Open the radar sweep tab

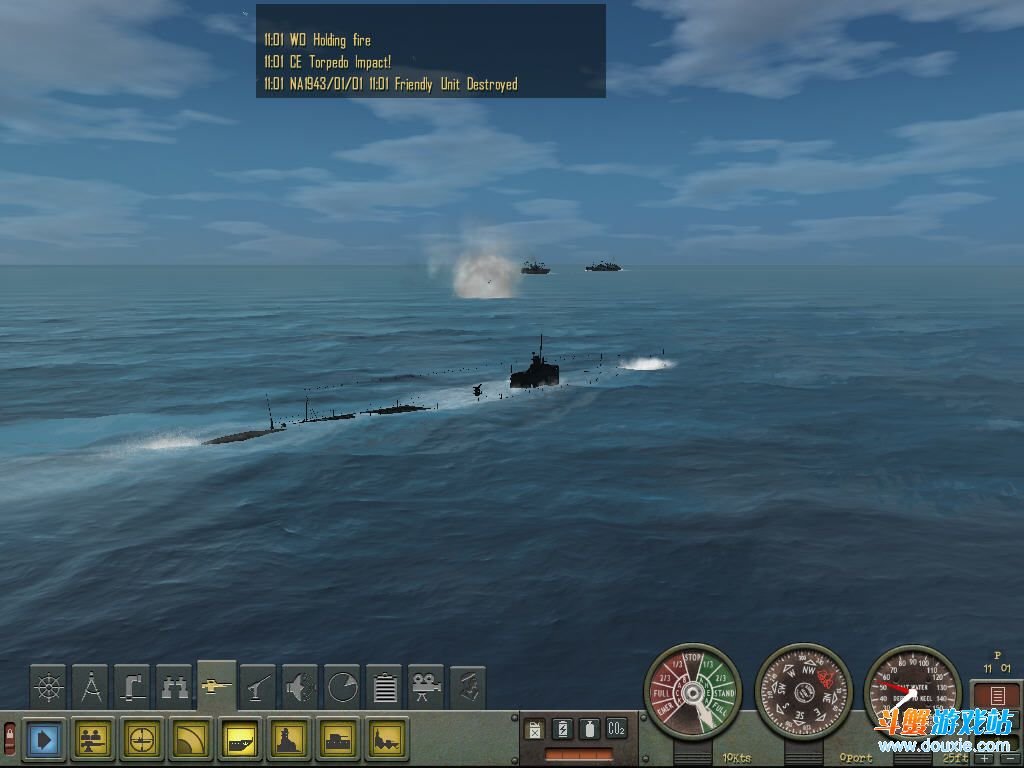pyautogui.click(x=342, y=687)
